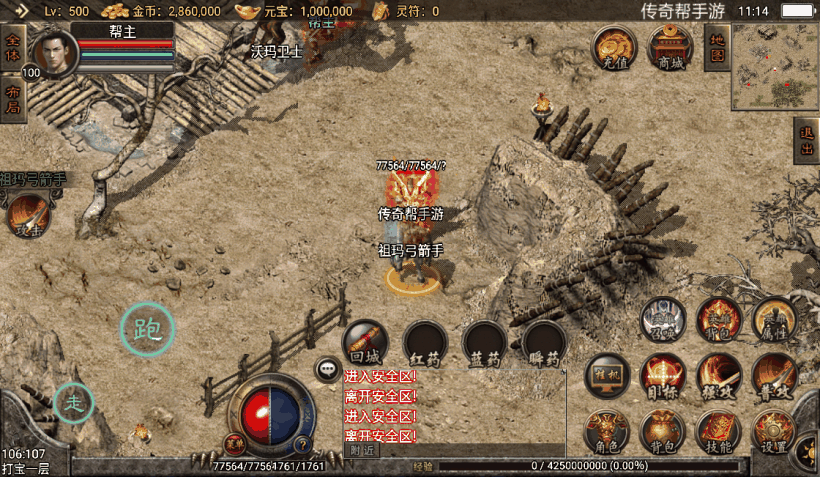
Task: Open the 设置 settings
Action: click(774, 431)
